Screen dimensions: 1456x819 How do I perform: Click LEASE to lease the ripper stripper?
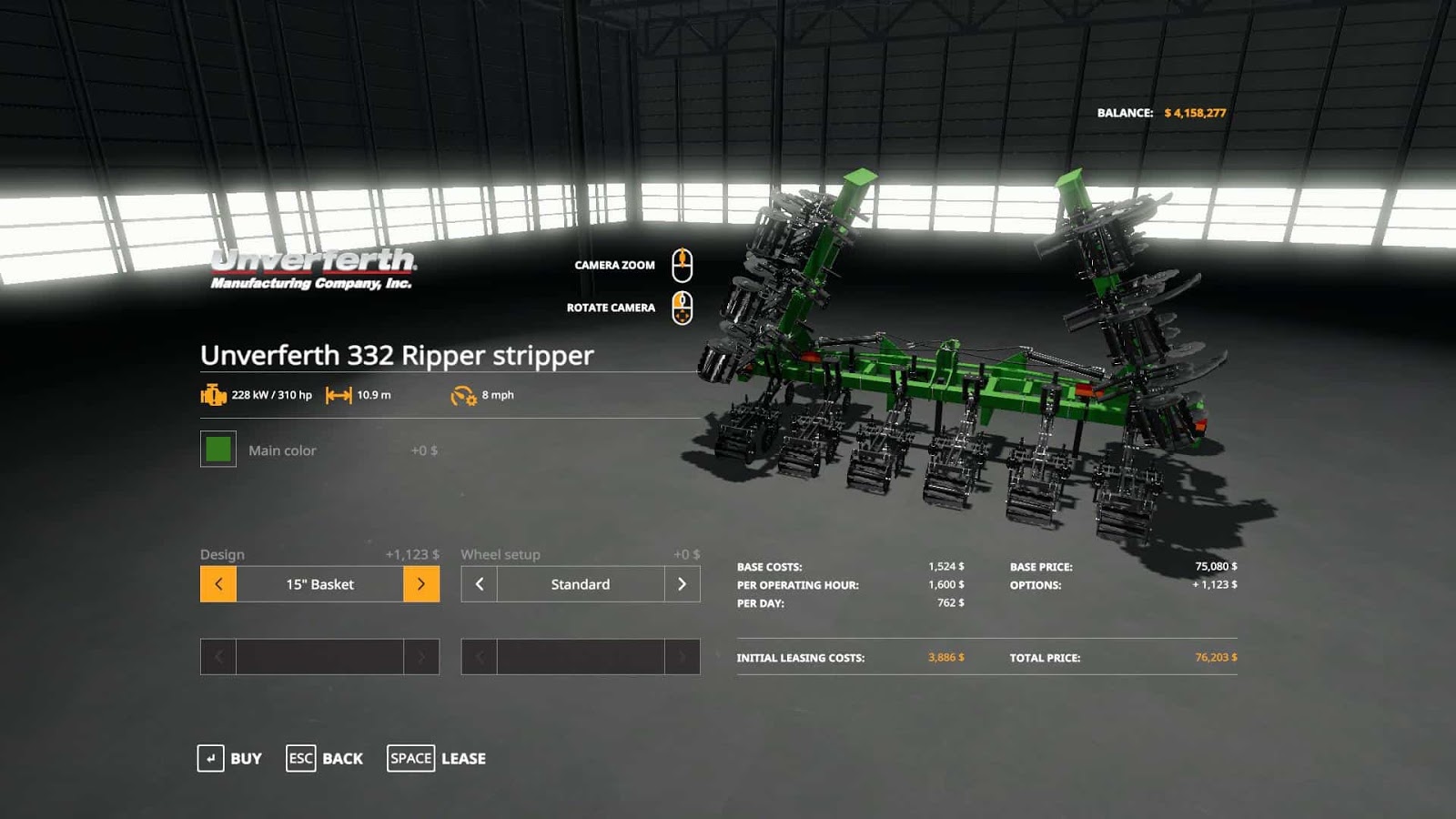(463, 758)
